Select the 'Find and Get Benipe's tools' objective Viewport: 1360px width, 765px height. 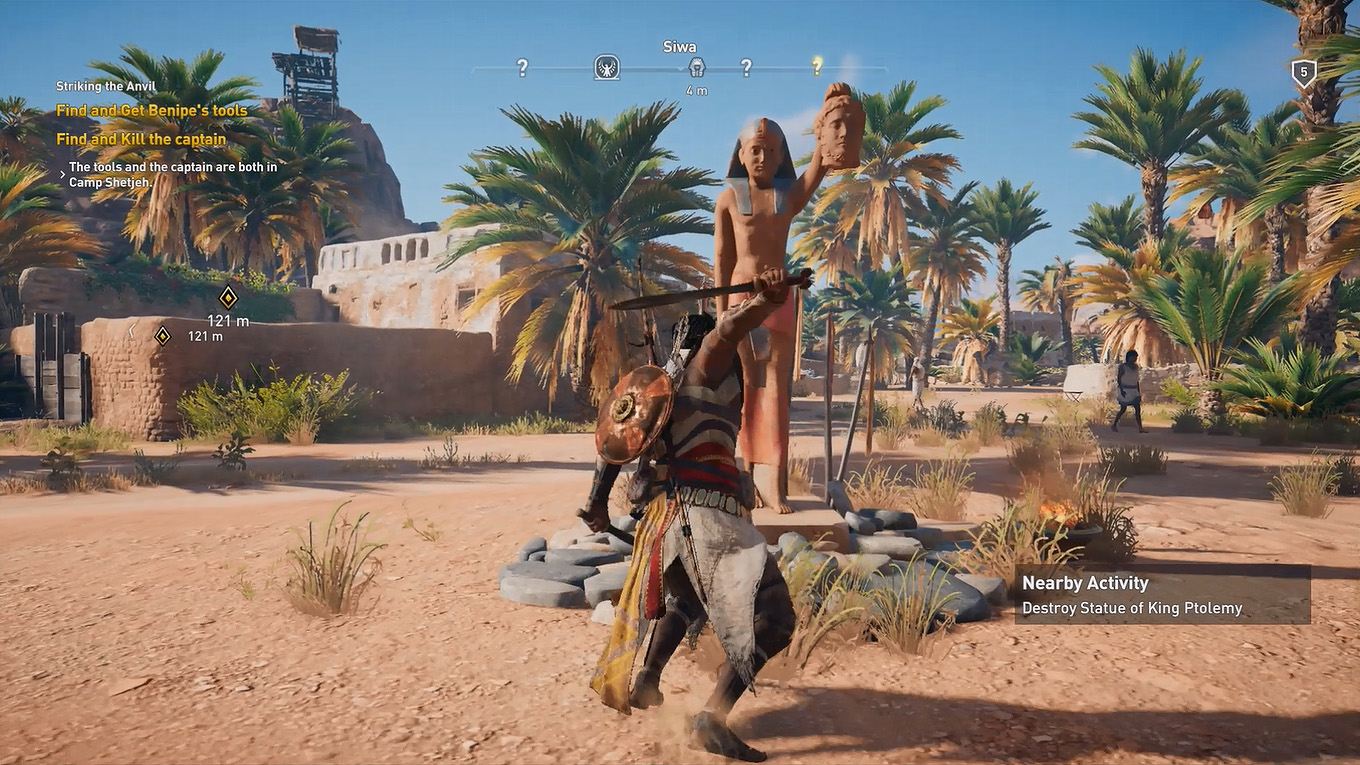click(150, 111)
